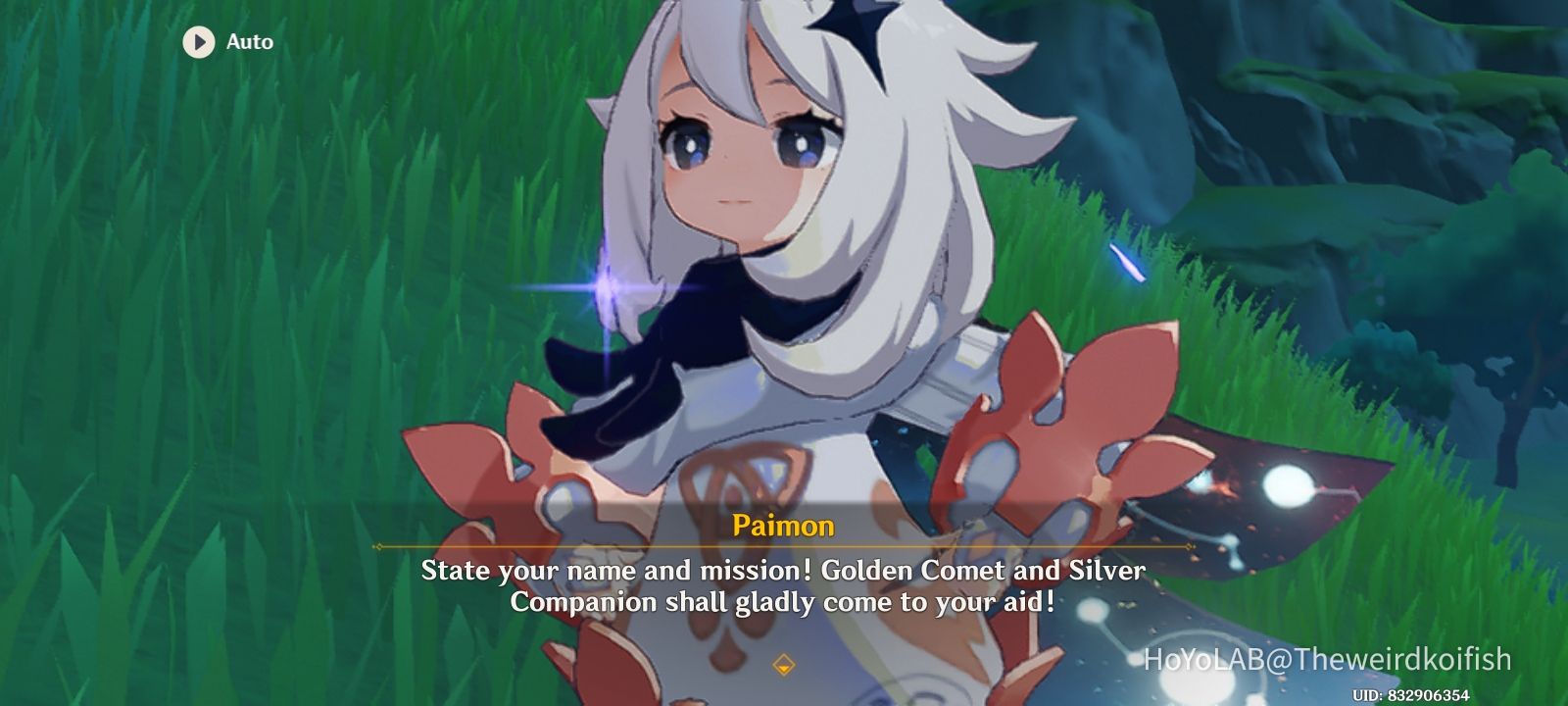Click the Auto play triangle icon
The width and height of the screenshot is (1568, 706).
(199, 42)
